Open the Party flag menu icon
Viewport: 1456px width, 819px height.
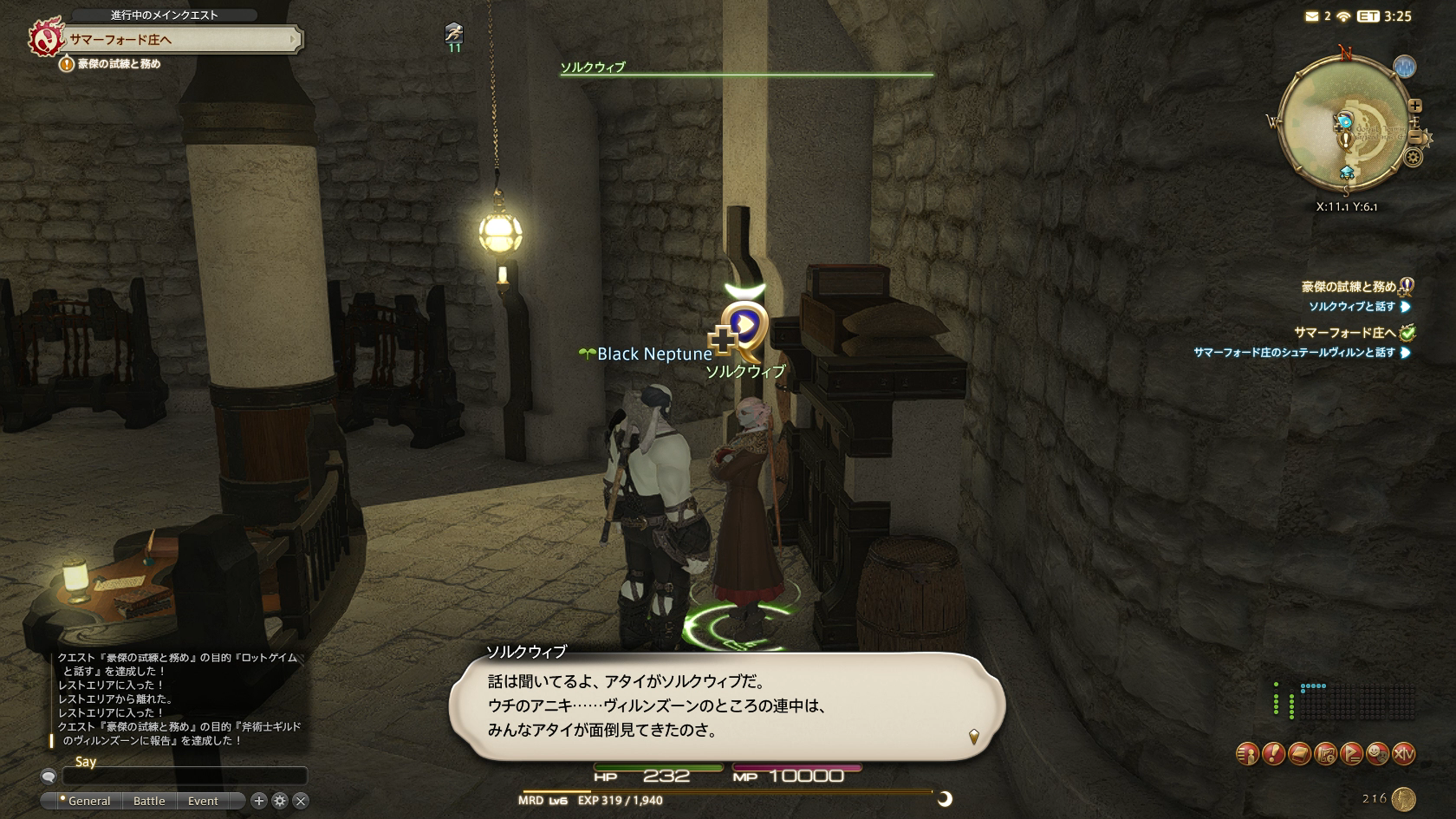pyautogui.click(x=1351, y=754)
